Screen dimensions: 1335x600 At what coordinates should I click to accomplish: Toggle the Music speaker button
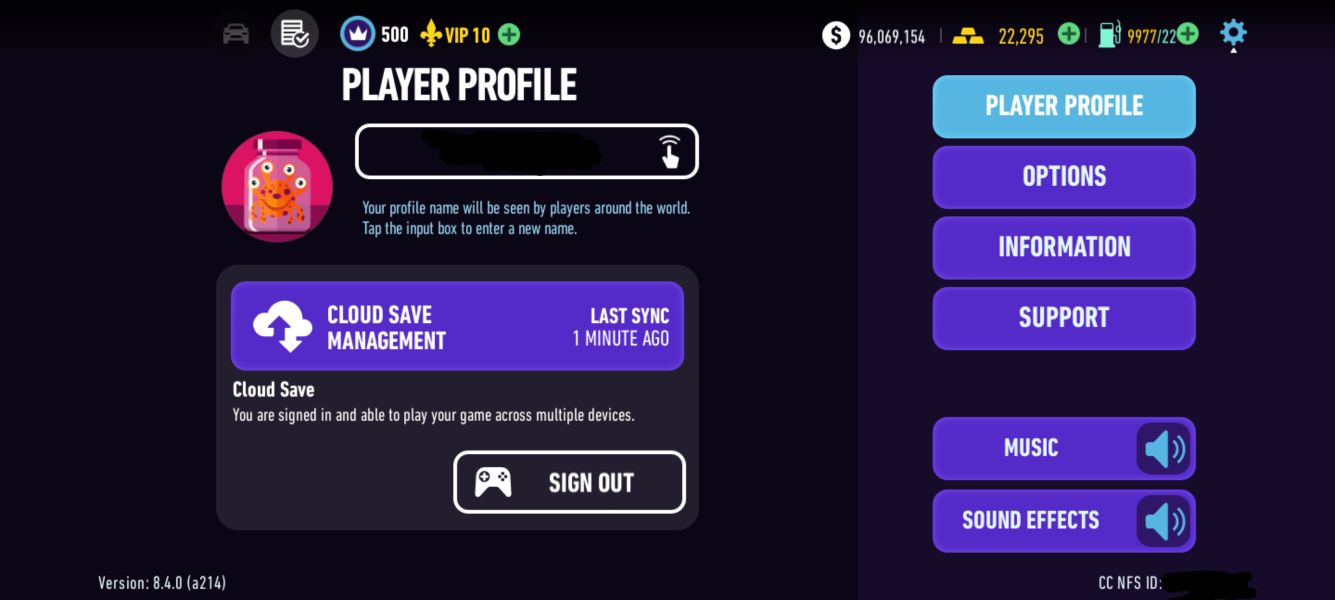coord(1163,448)
